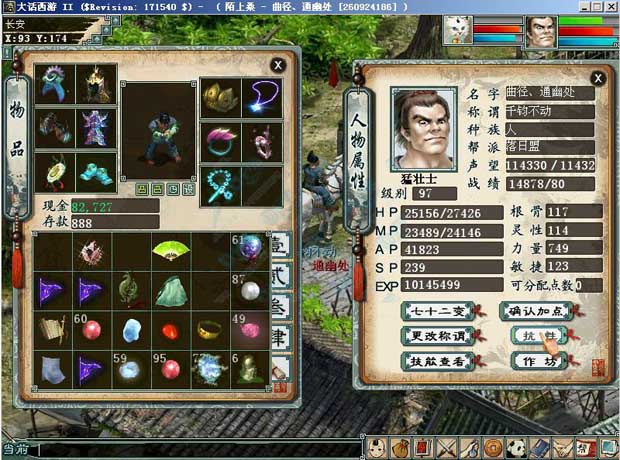Confirm stat points with 确认加点
Image resolution: width=620 pixels, height=460 pixels.
535,312
